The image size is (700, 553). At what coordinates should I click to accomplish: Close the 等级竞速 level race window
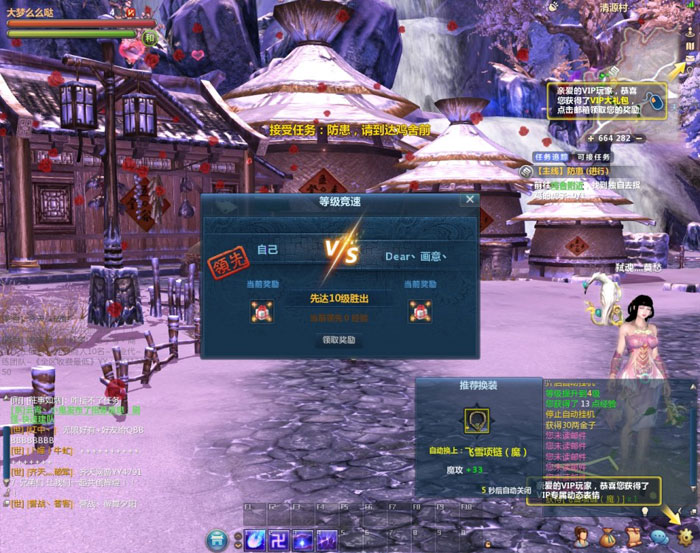point(469,200)
